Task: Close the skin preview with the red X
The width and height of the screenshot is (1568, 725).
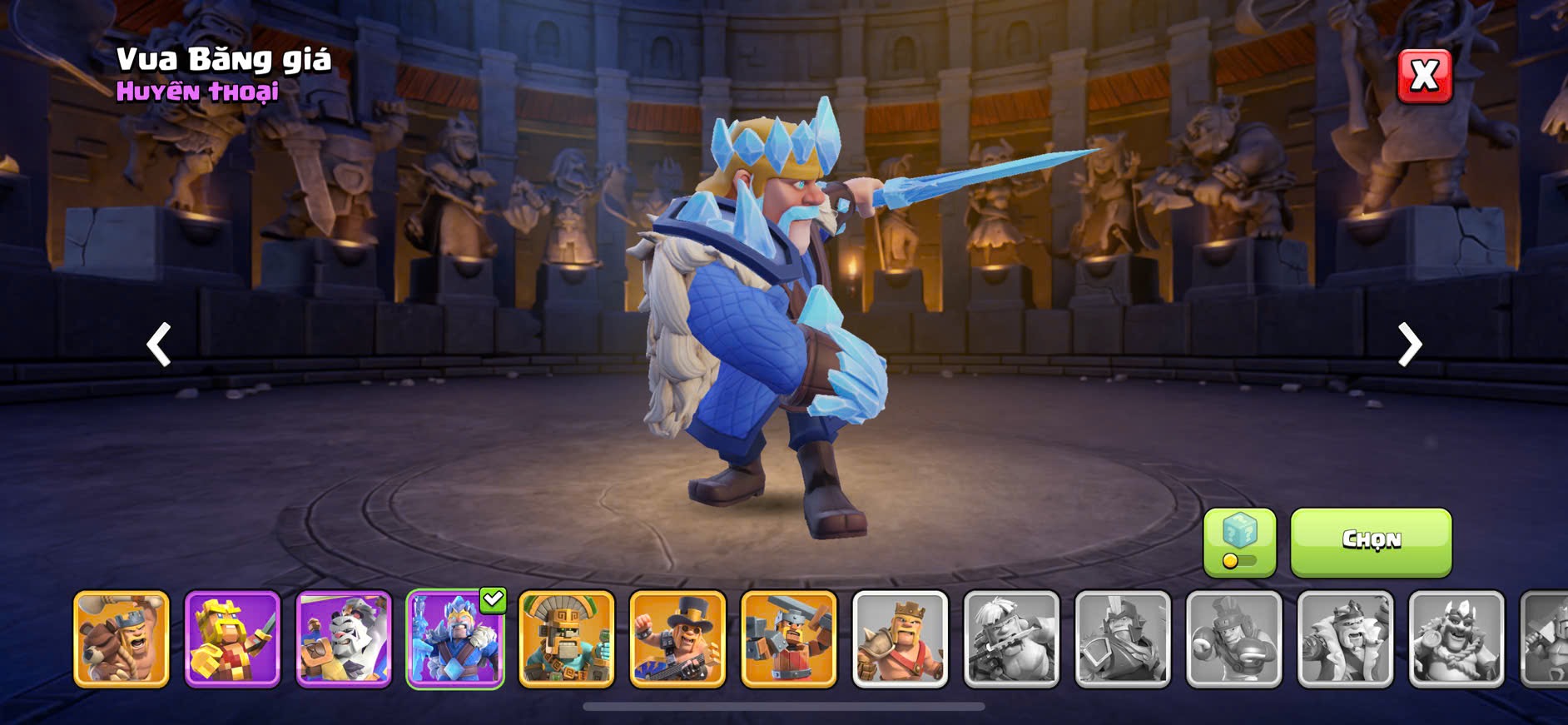Action: pos(1424,76)
